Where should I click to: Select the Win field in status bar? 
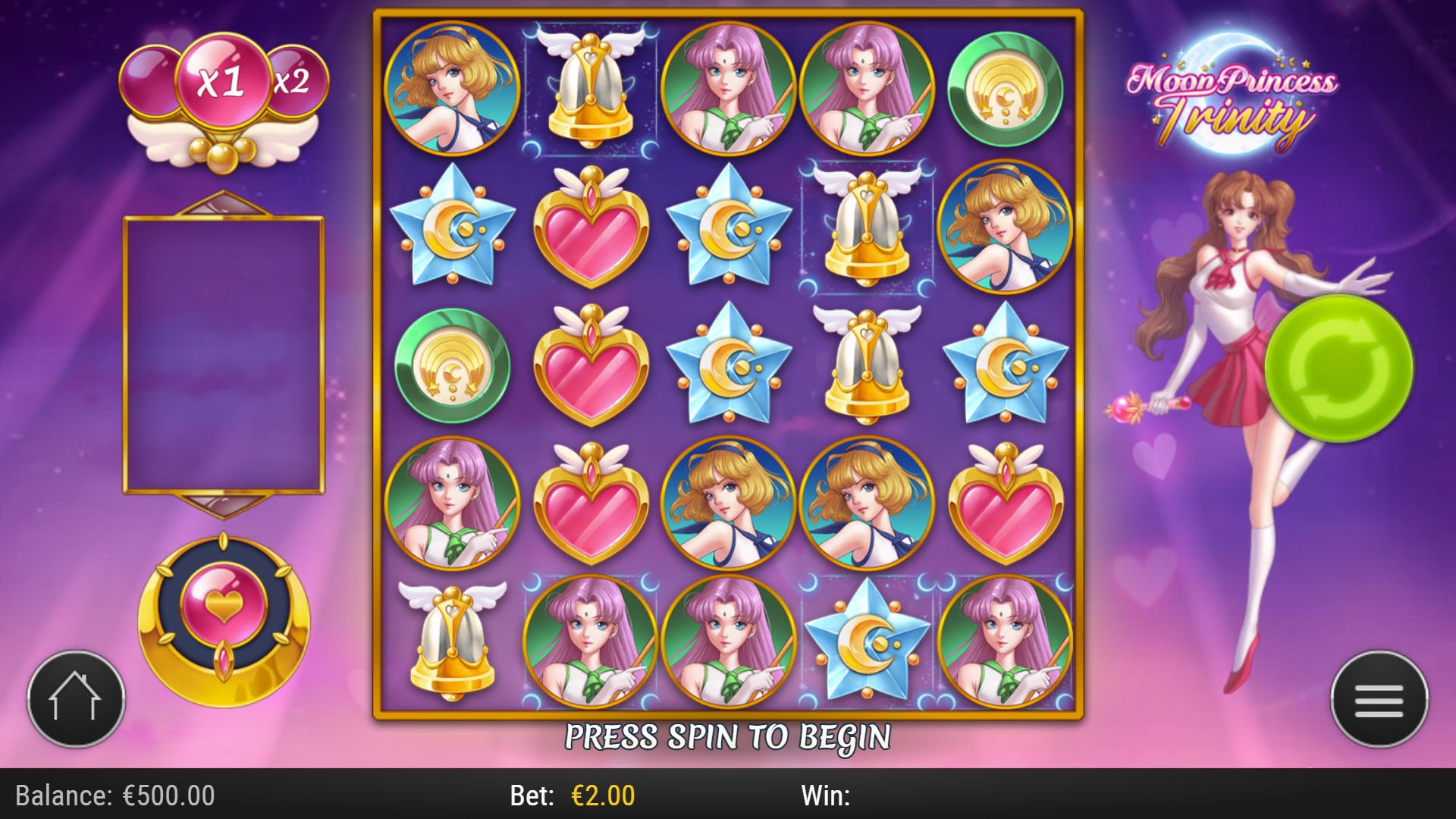827,796
